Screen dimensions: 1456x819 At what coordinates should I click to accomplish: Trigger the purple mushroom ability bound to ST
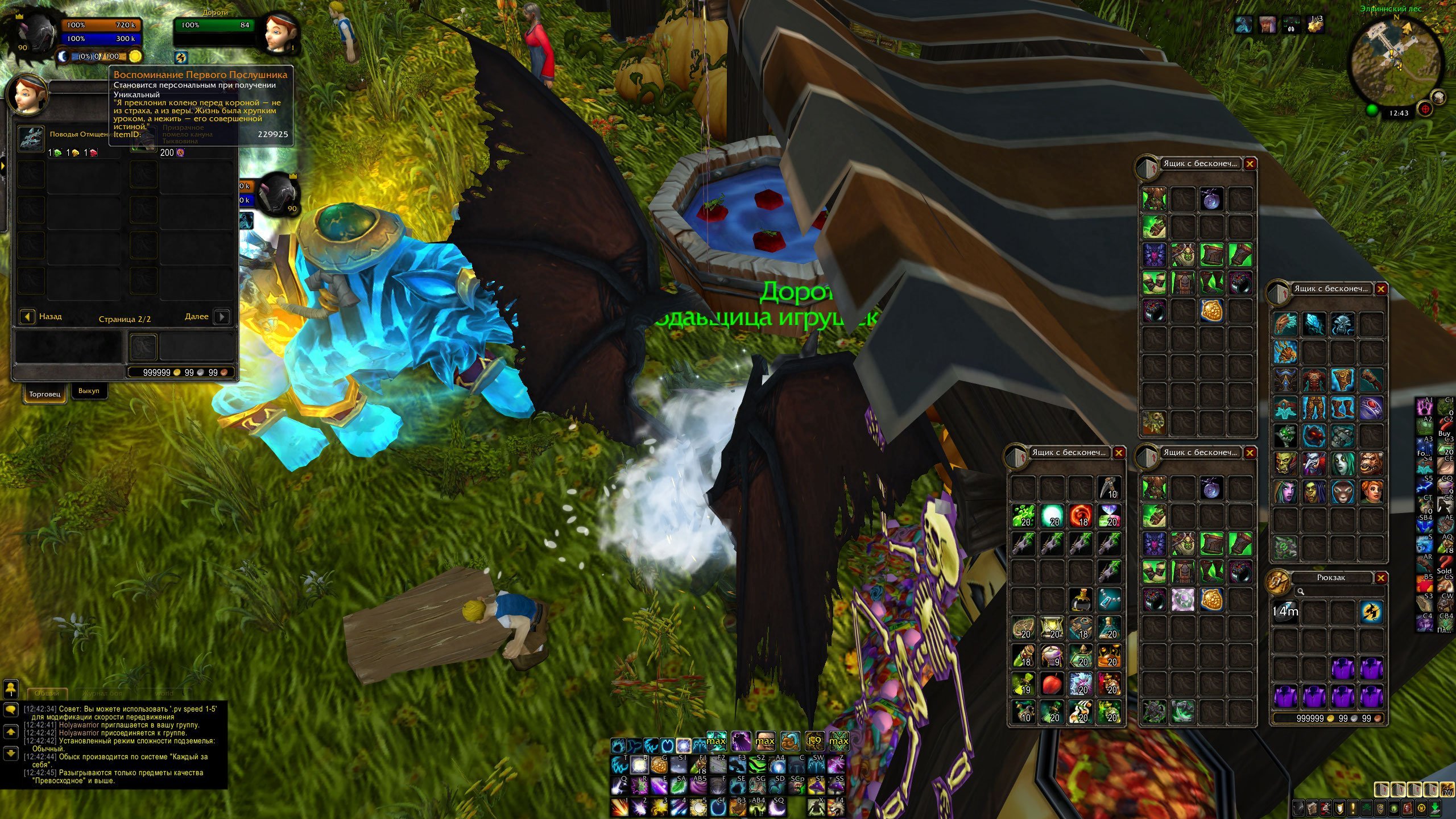(x=816, y=786)
